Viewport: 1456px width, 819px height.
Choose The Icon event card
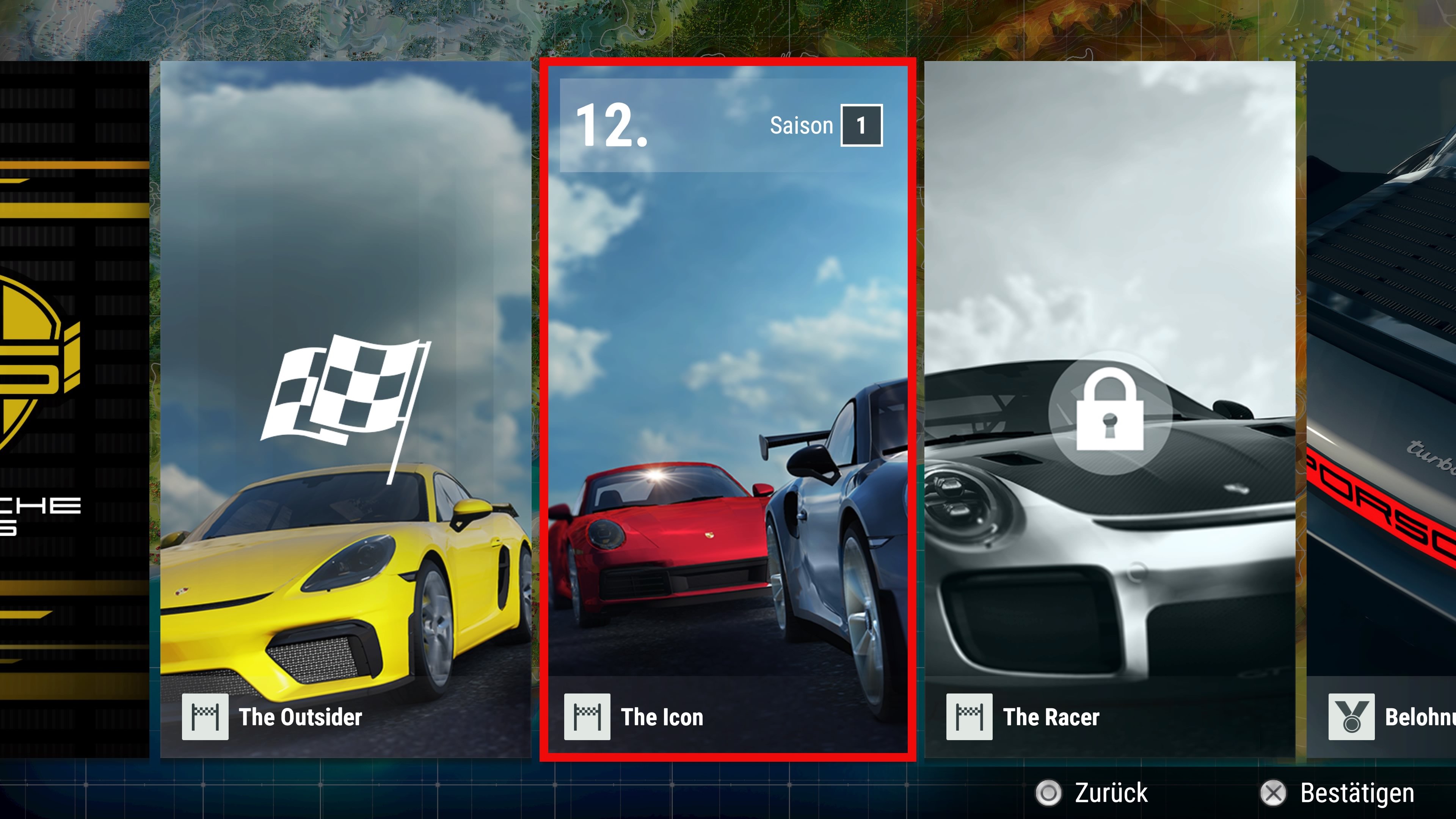pos(728,409)
